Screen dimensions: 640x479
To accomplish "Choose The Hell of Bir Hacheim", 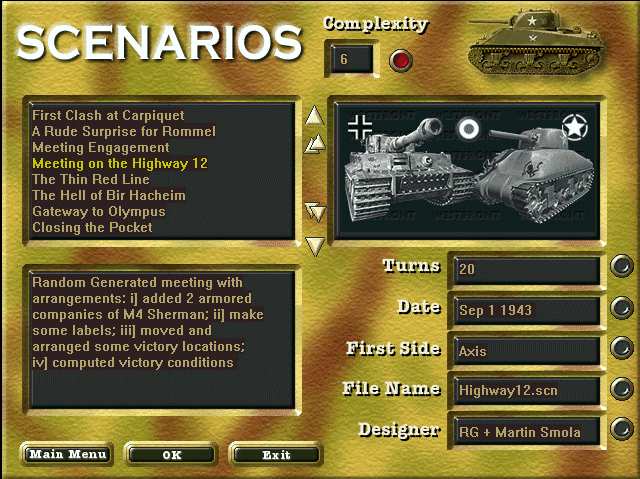I will [108, 195].
